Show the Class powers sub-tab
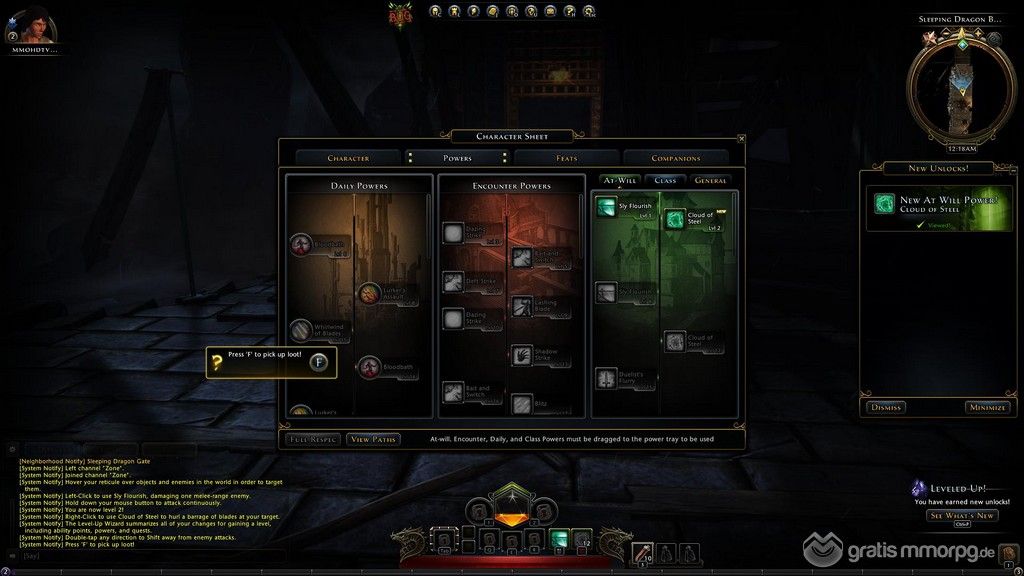The width and height of the screenshot is (1024, 576). tap(665, 181)
